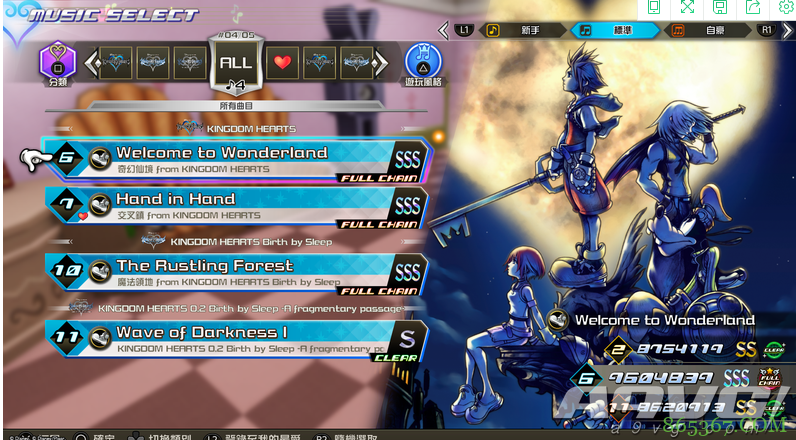796x440 pixels.
Task: Click the left arrow of the category strip
Action: pyautogui.click(x=91, y=63)
